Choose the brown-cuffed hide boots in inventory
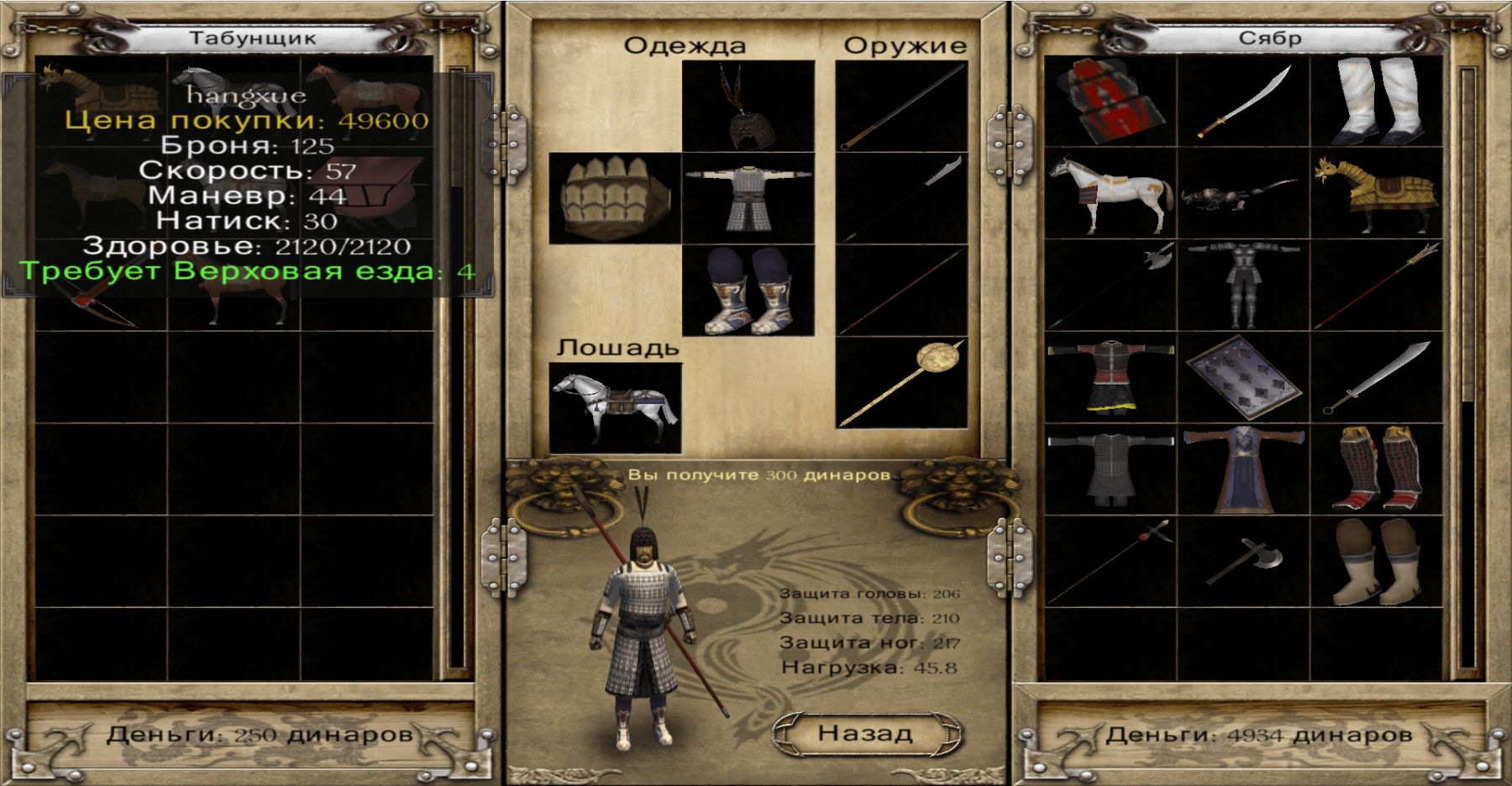This screenshot has width=1512, height=786. (1376, 561)
